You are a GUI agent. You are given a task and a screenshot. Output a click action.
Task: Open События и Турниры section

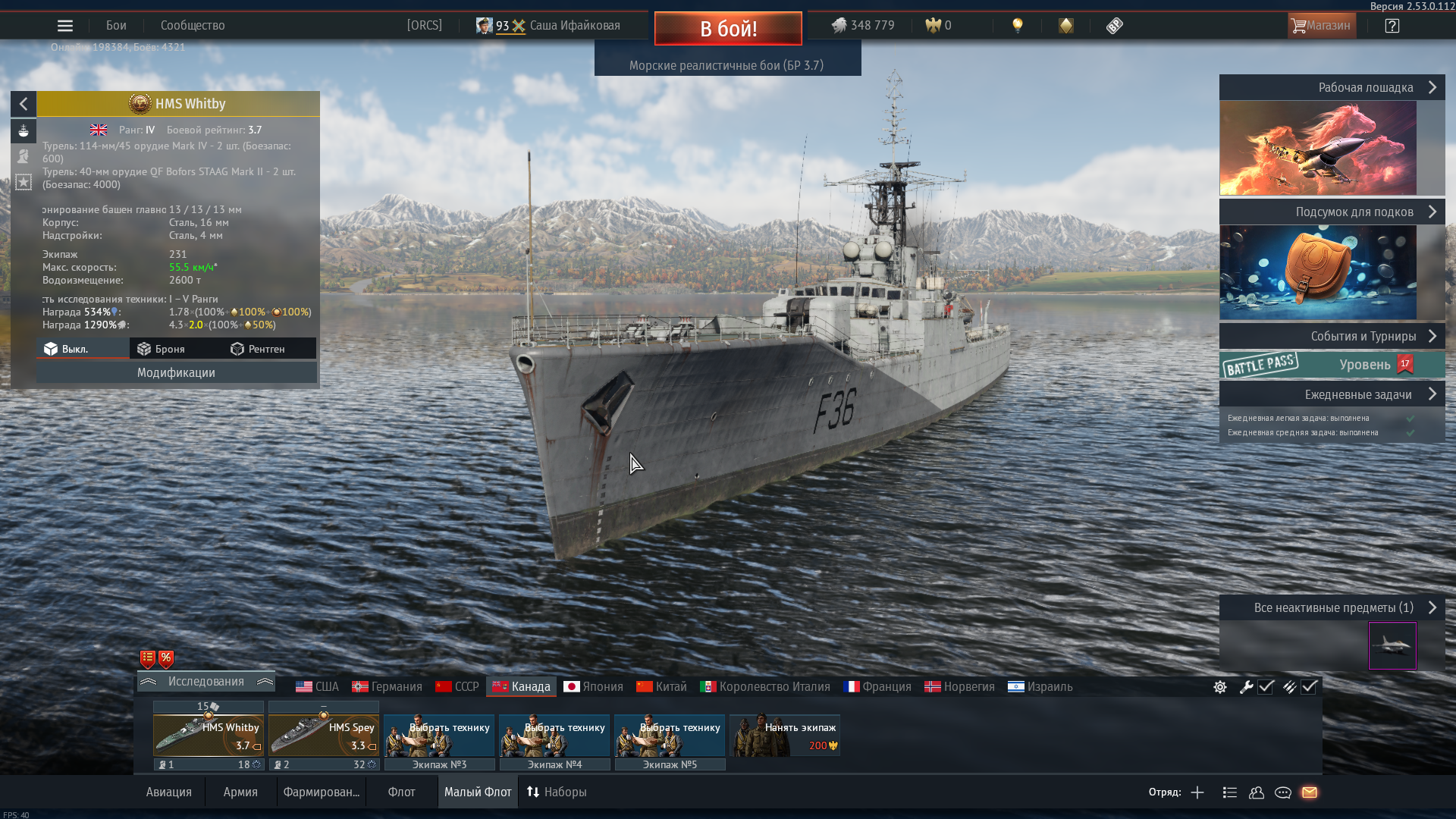coord(1332,336)
